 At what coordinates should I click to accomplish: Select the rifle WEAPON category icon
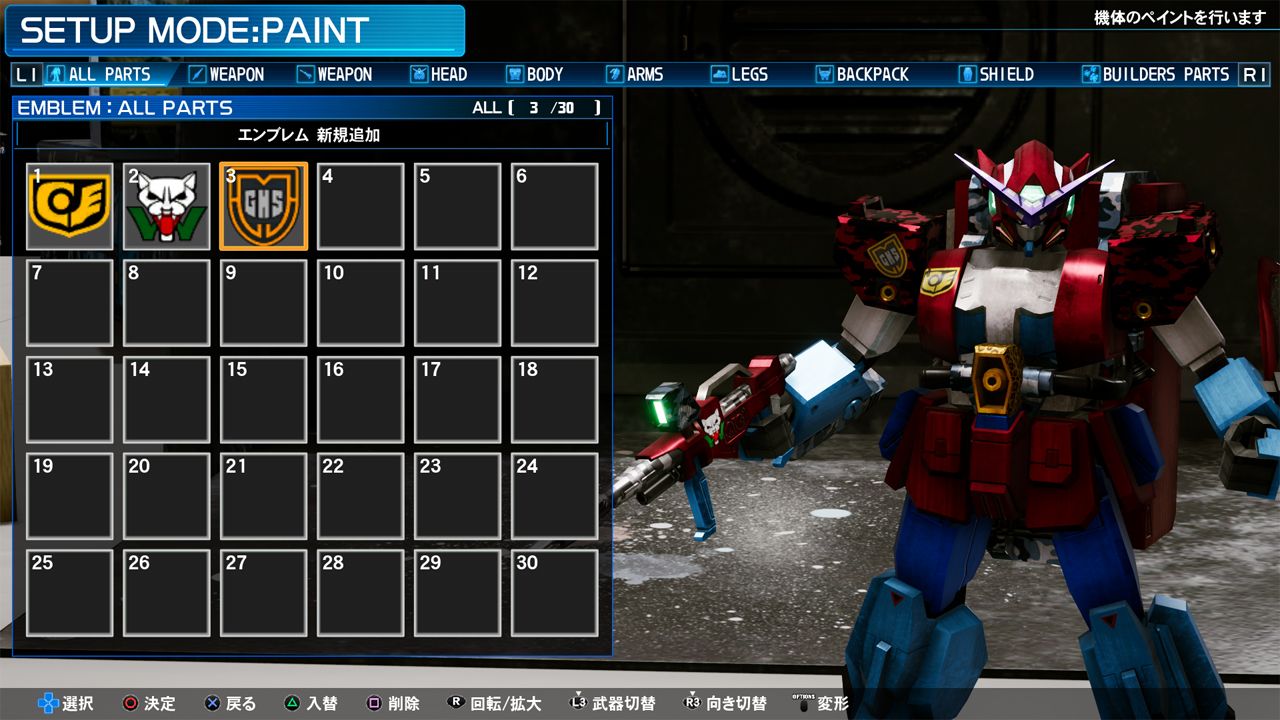305,73
